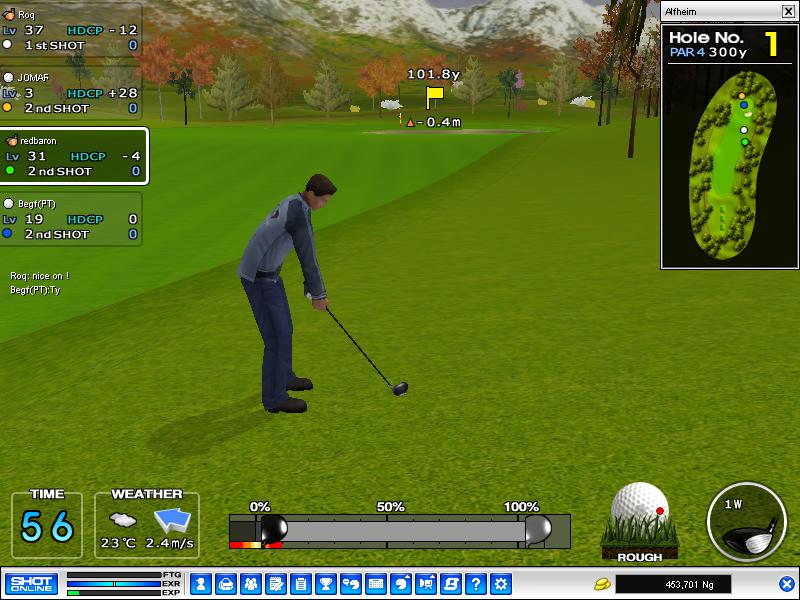Click the camera view icon
The width and height of the screenshot is (800, 600).
point(427,584)
